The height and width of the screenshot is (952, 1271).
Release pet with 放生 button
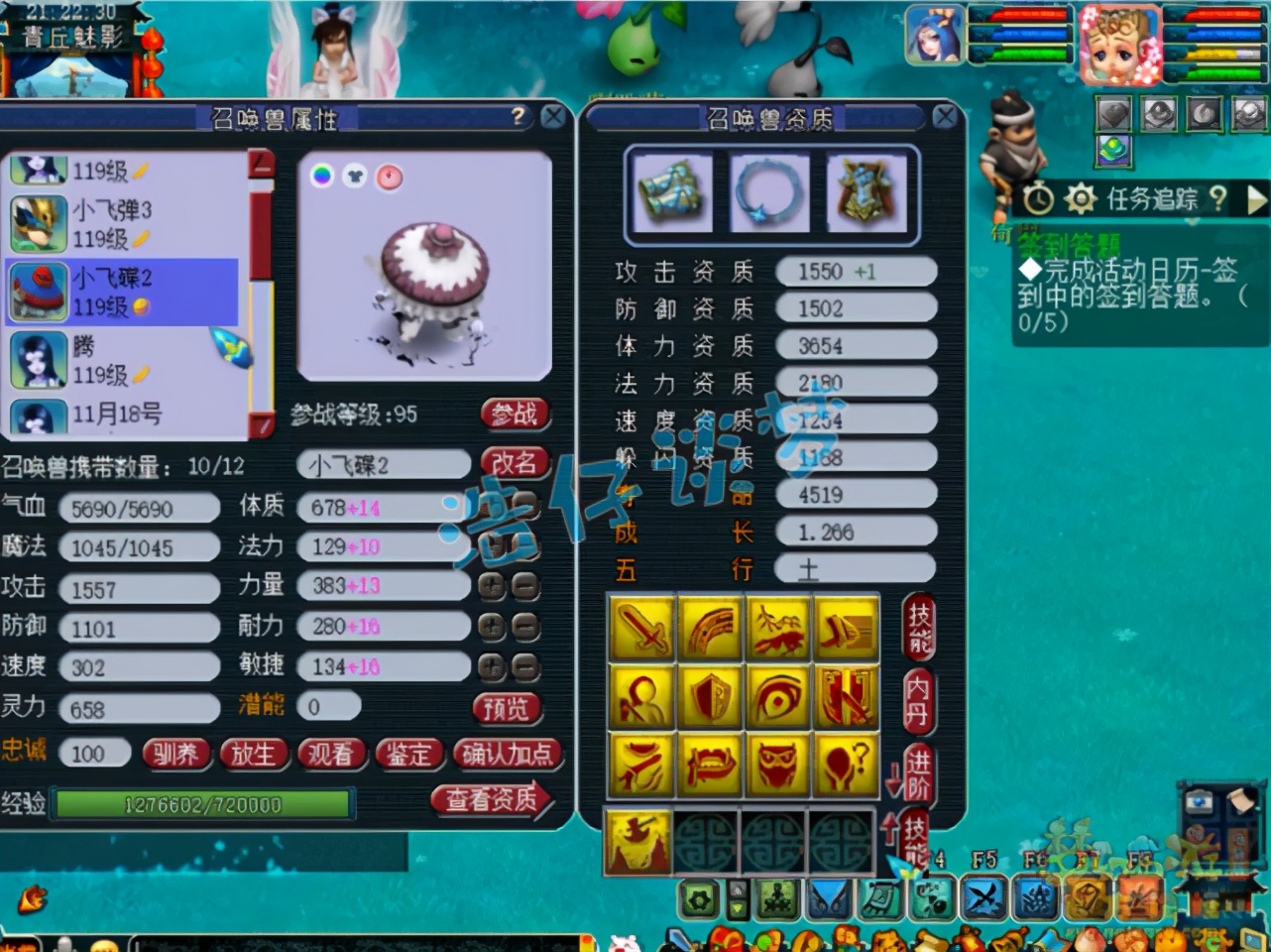pyautogui.click(x=253, y=755)
